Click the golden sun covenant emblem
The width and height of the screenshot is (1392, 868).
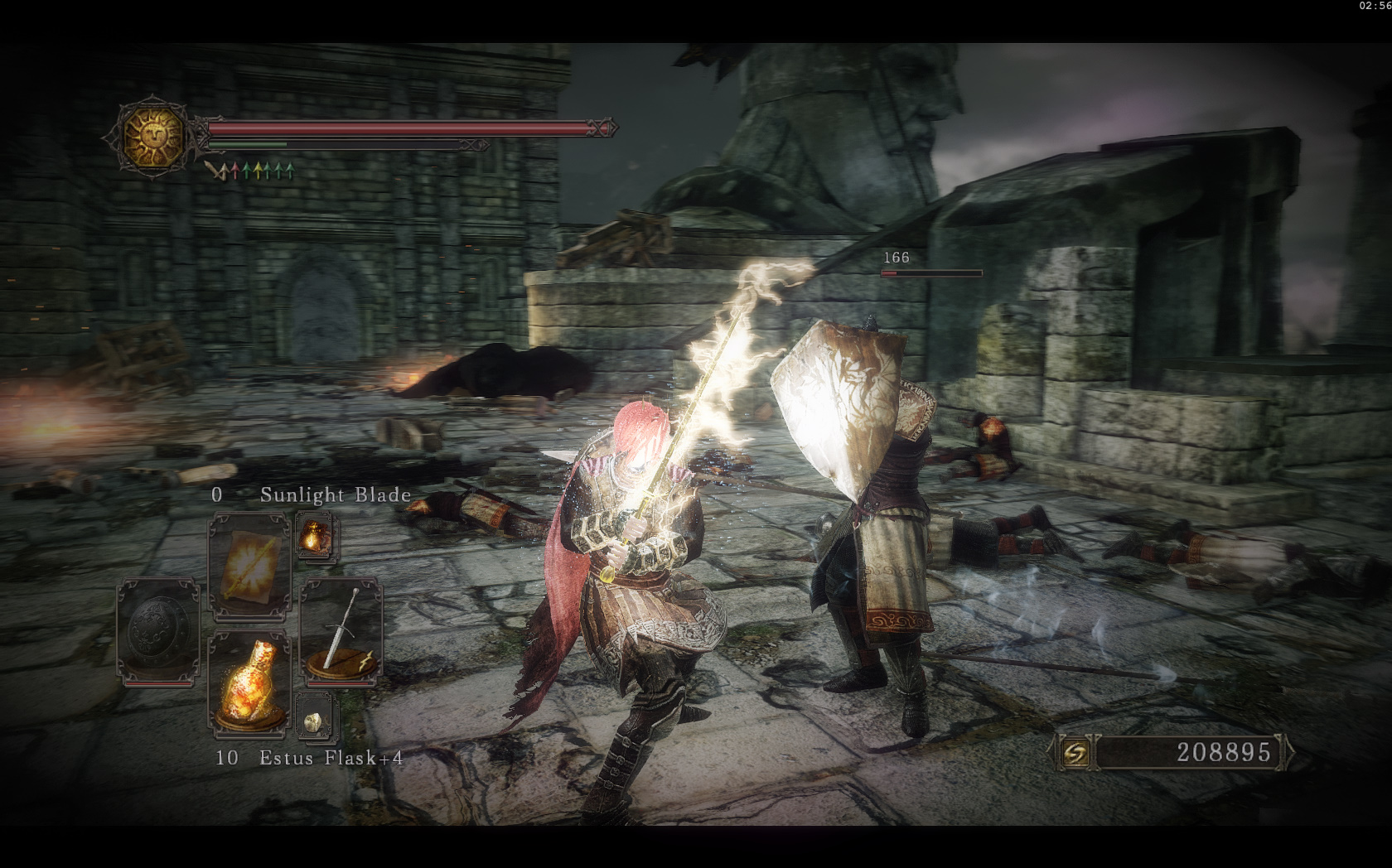click(x=155, y=135)
